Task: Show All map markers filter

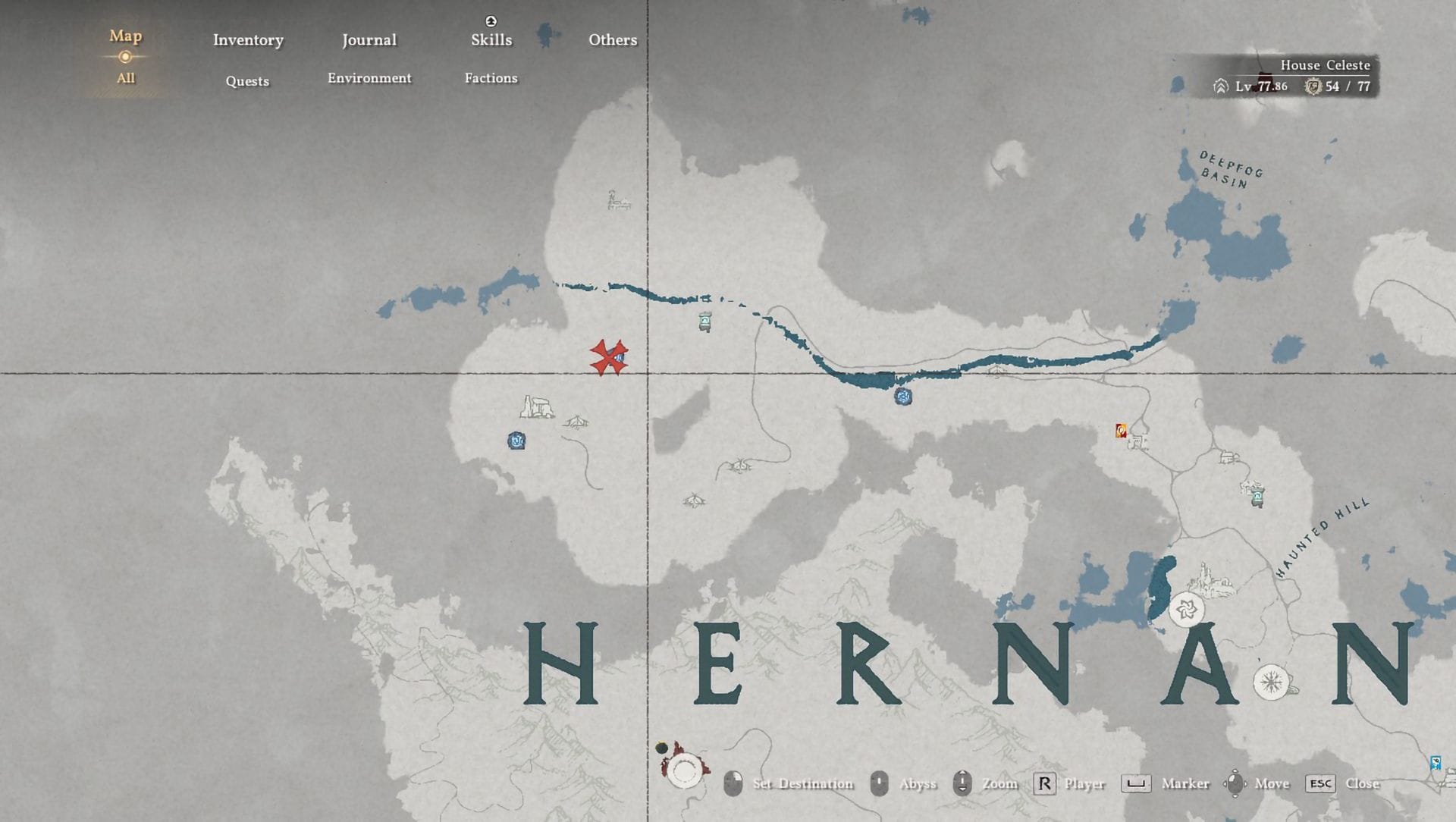Action: coord(126,78)
